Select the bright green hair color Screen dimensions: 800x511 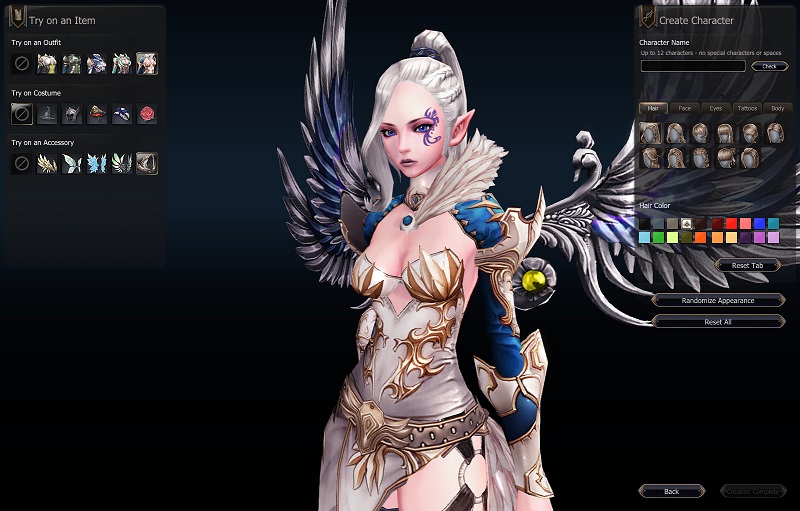point(659,238)
